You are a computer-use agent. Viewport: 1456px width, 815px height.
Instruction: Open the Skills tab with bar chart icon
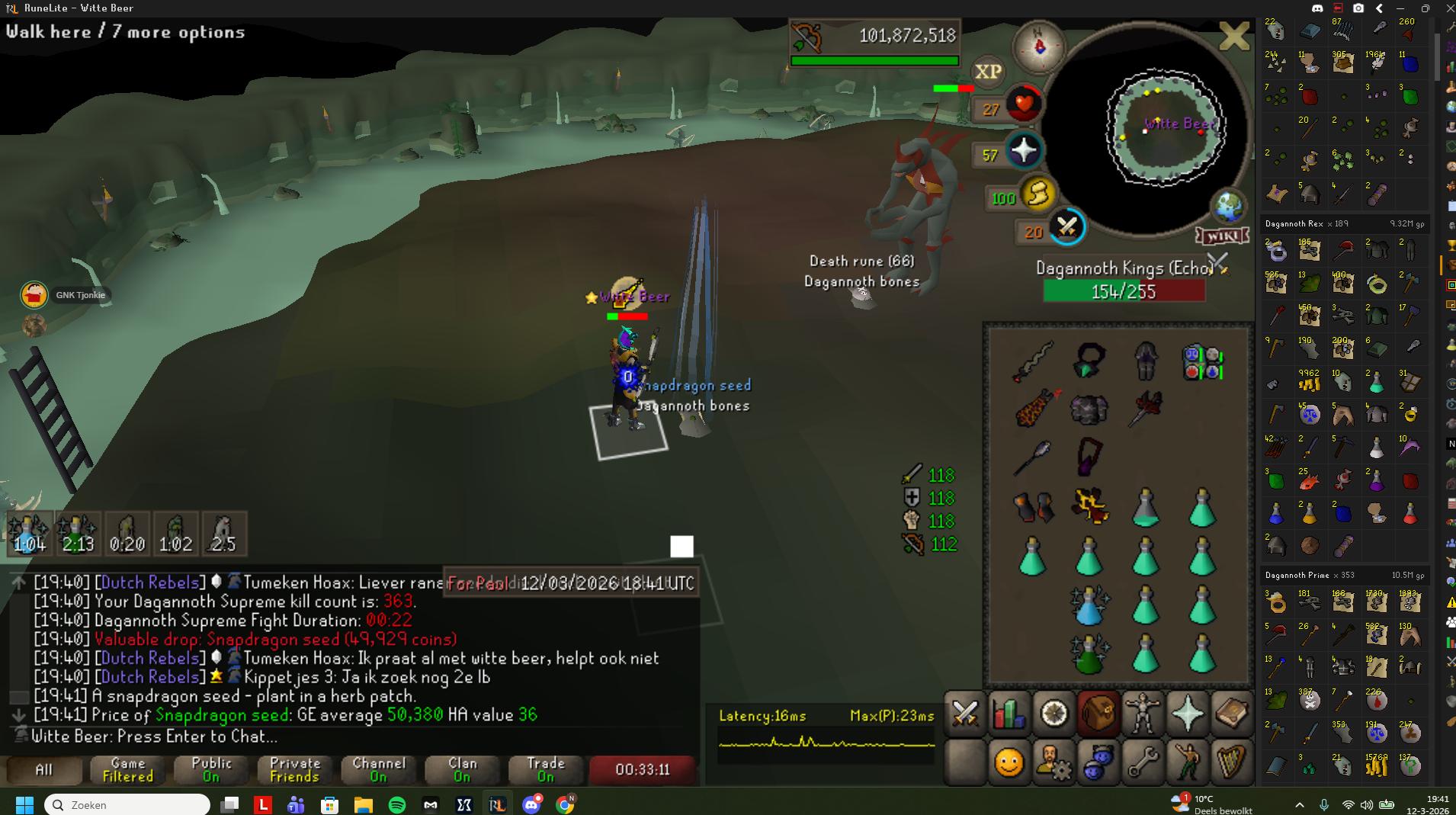coord(1009,714)
